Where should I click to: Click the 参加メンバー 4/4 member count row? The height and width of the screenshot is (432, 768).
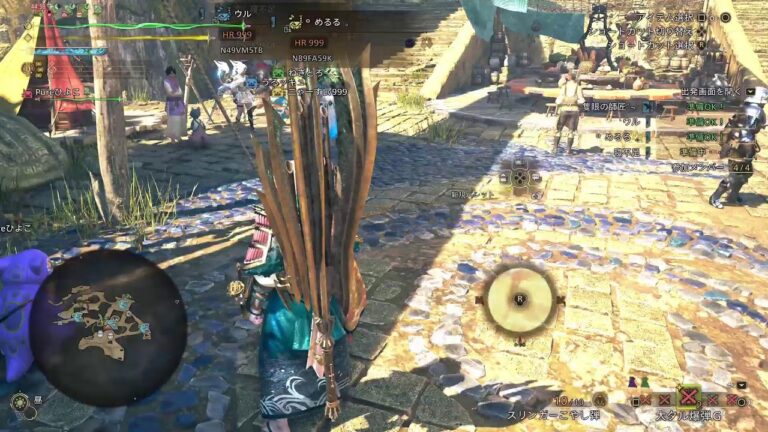tap(698, 167)
